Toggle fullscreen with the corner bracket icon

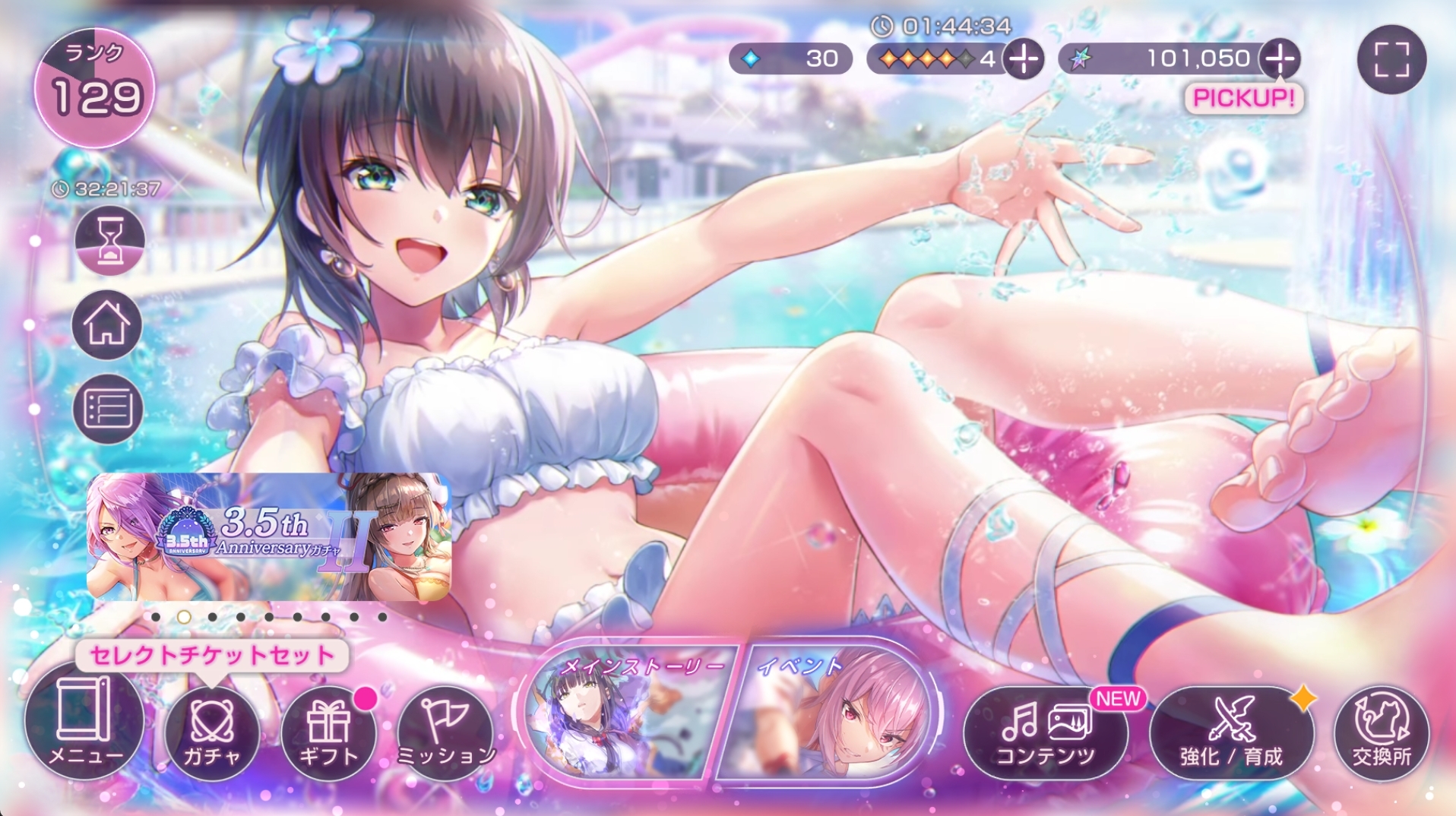[1391, 59]
